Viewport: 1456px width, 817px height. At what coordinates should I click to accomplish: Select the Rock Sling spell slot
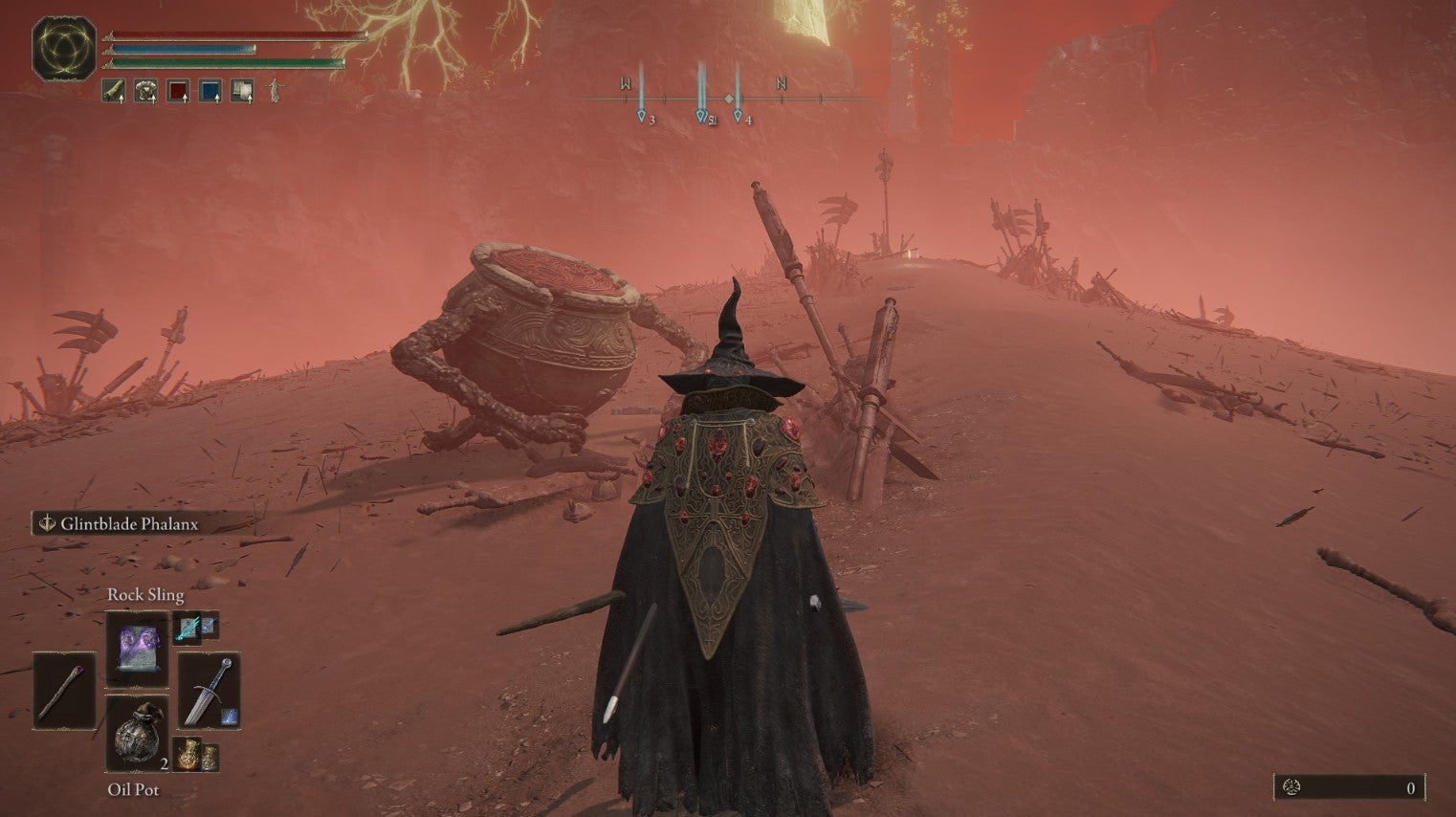tap(137, 649)
